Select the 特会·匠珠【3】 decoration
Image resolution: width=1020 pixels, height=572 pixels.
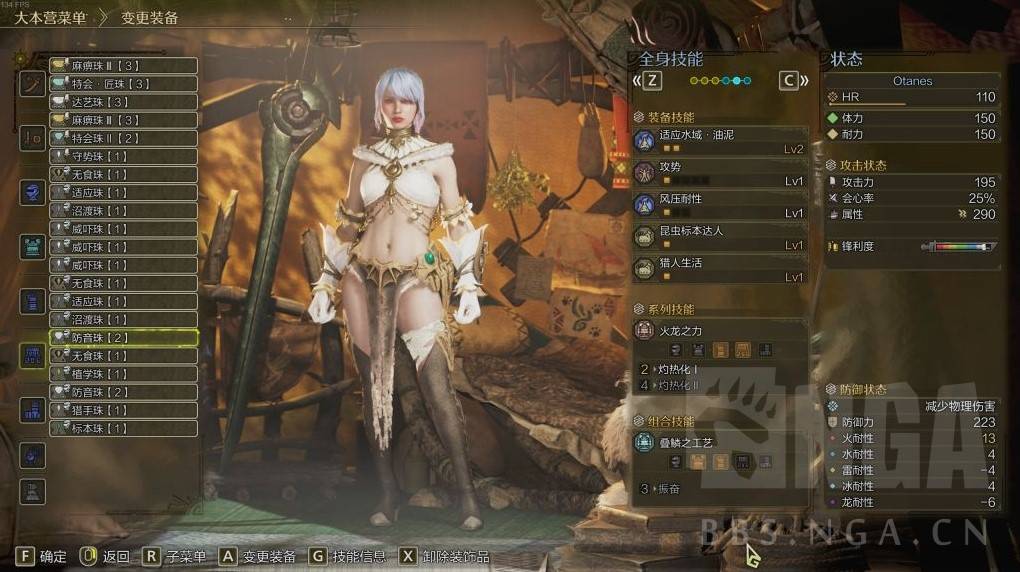point(123,84)
